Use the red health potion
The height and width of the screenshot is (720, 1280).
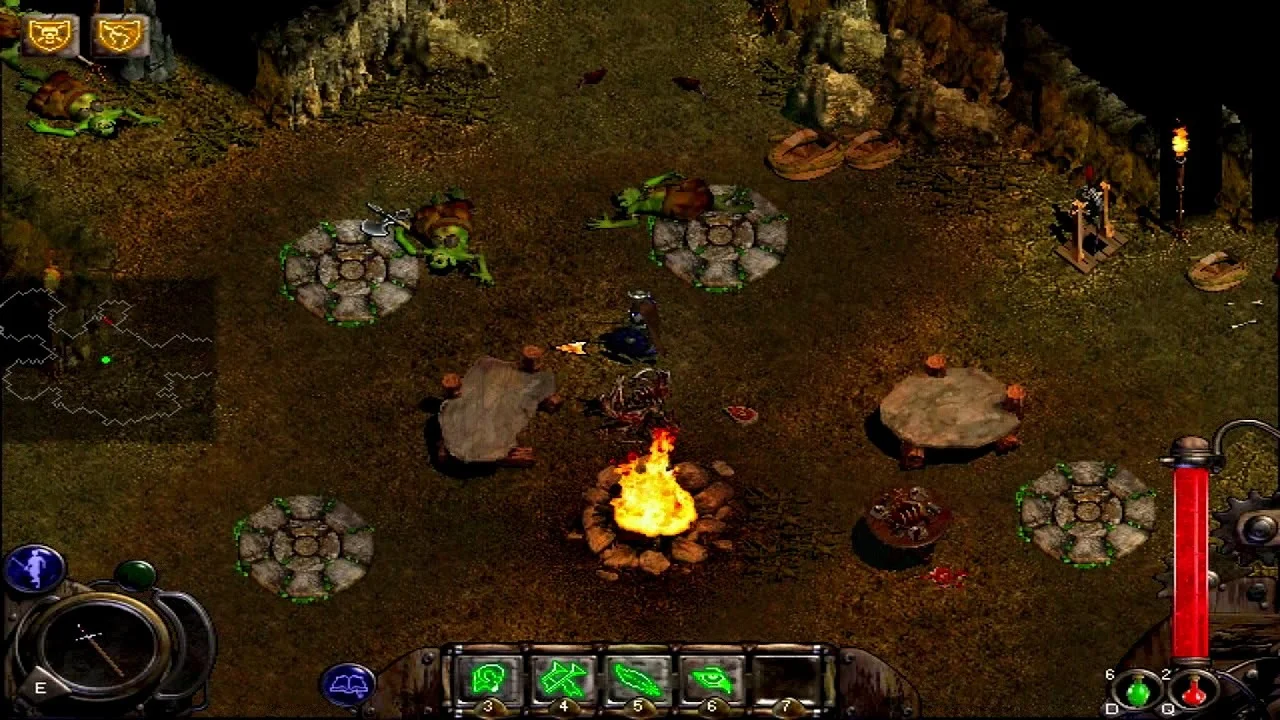coord(1193,690)
